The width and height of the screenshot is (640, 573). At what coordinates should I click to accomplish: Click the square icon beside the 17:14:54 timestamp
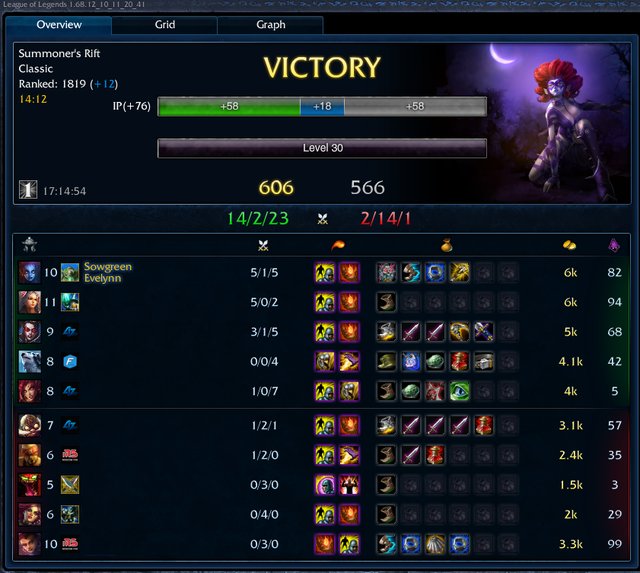pos(27,188)
